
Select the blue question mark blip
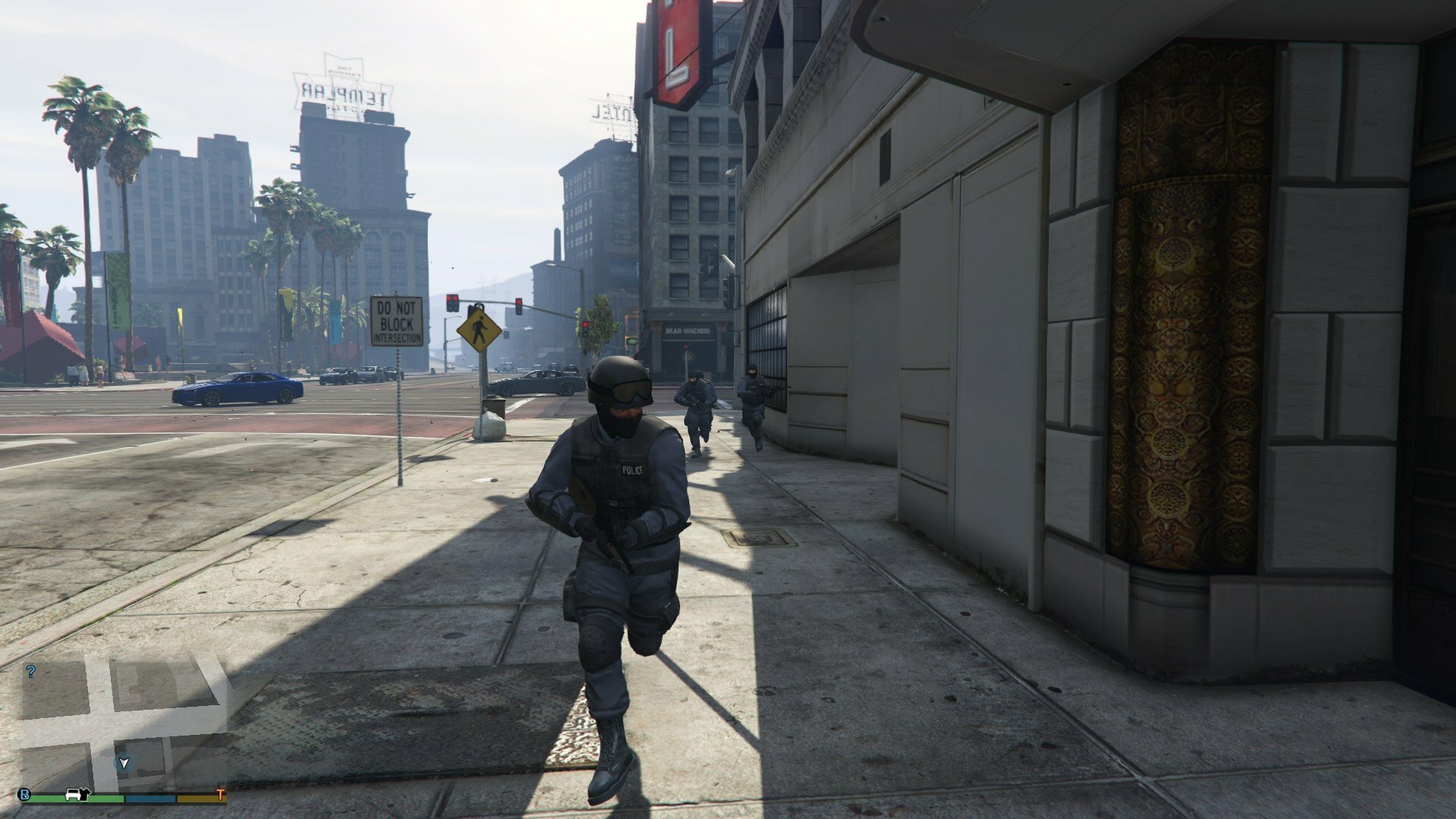[31, 671]
